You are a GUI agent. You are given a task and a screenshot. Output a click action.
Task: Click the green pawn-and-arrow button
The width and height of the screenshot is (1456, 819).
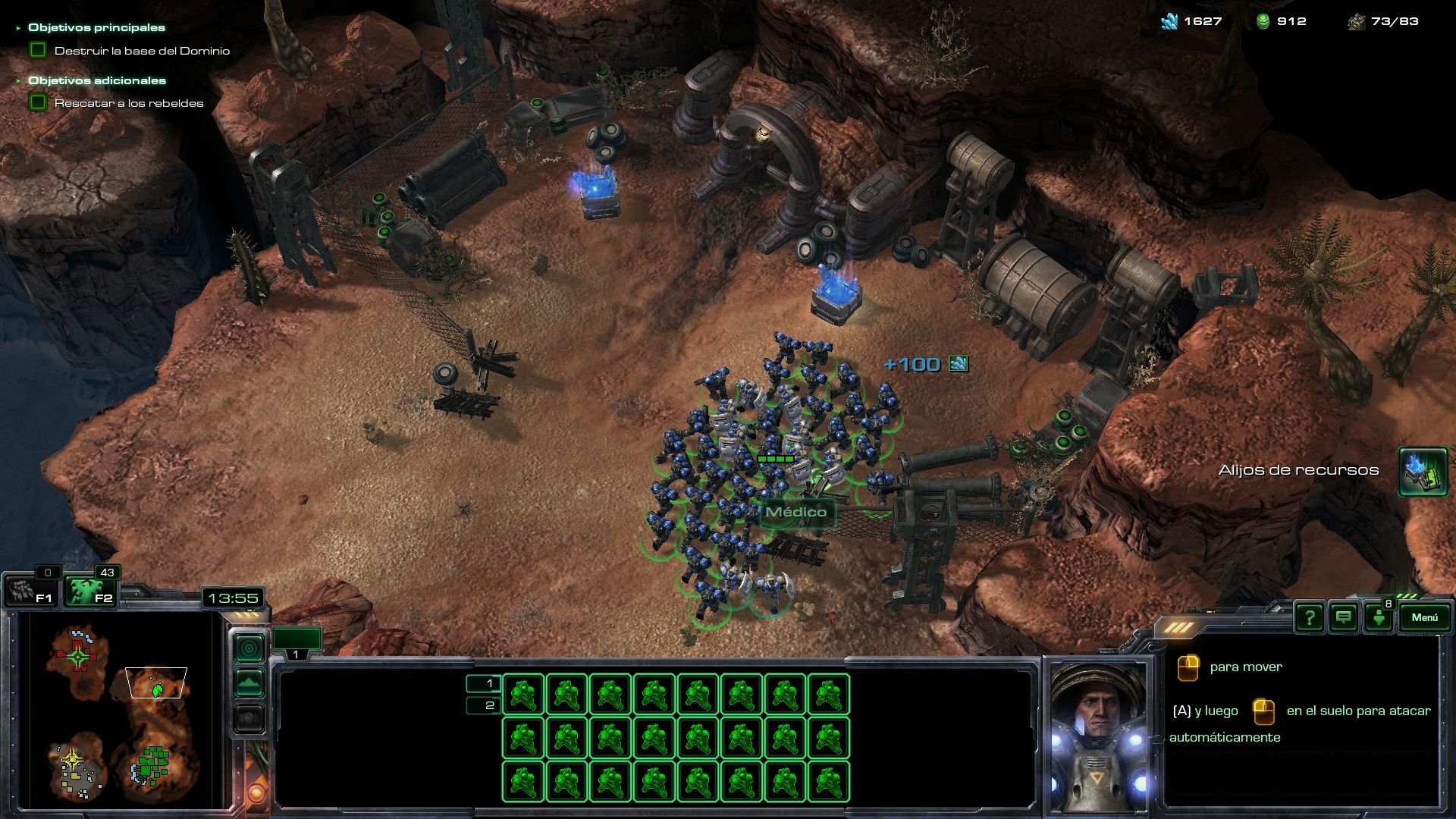click(1379, 617)
